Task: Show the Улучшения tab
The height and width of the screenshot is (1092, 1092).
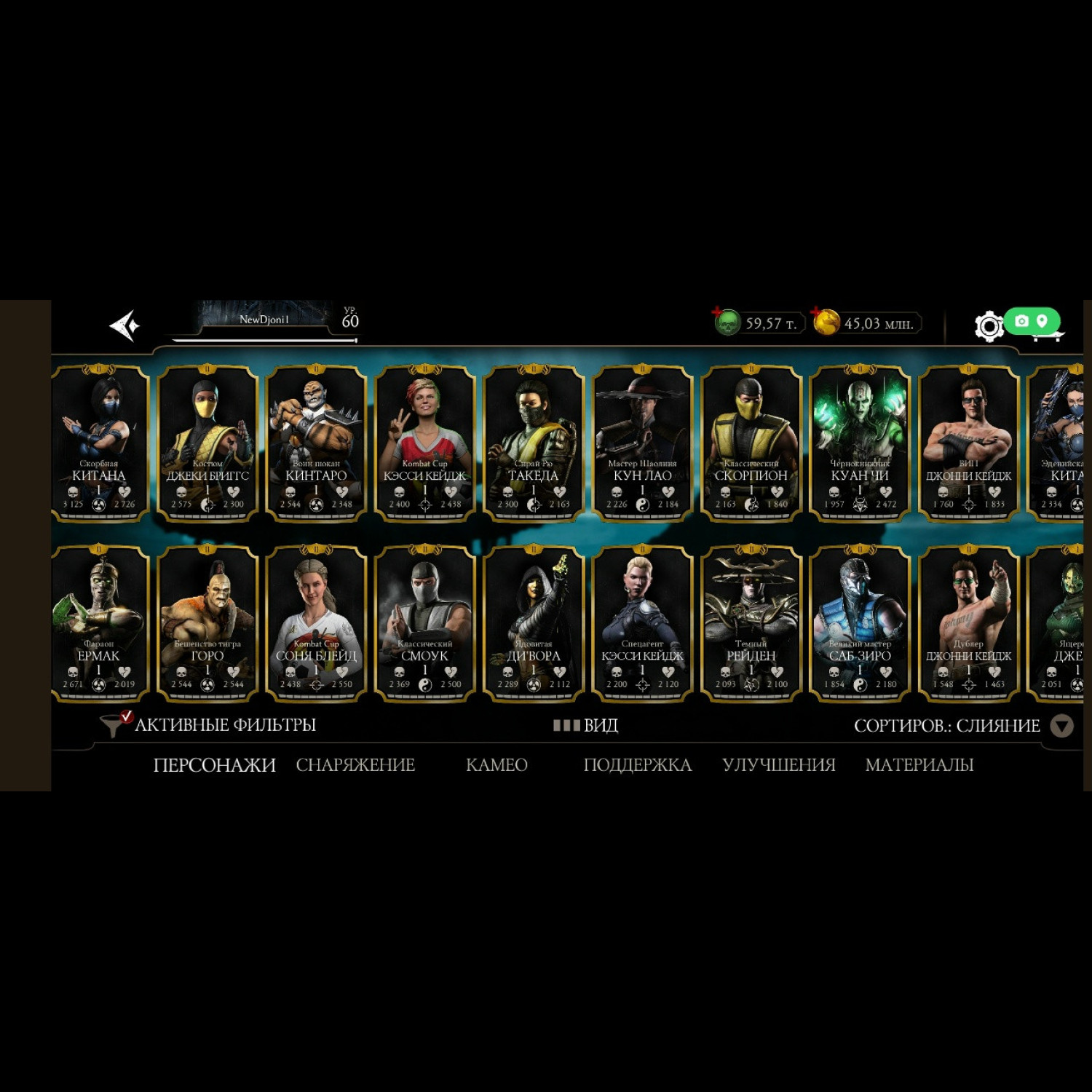Action: 779,765
